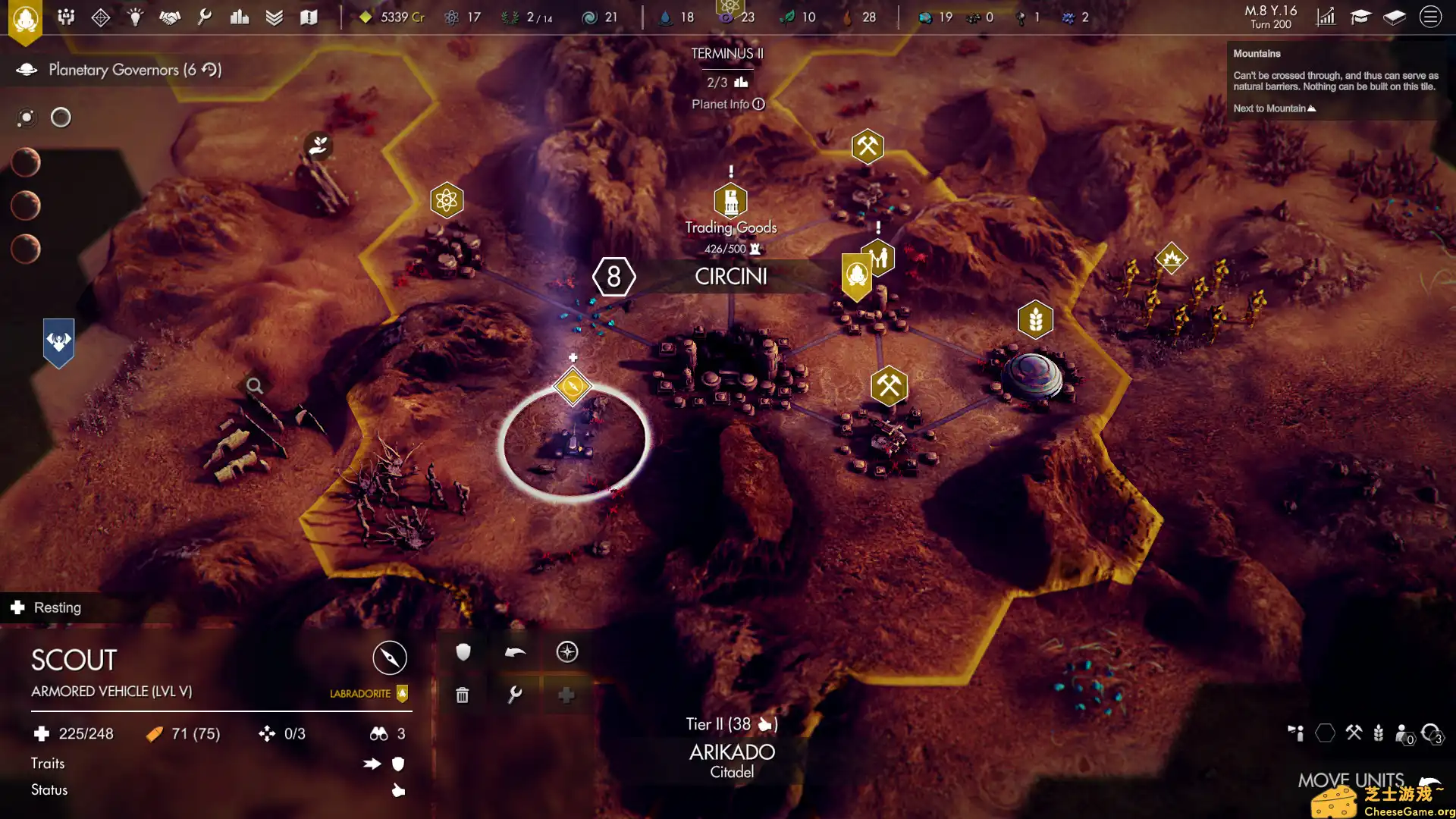Delete unit with the trash can button

463,695
